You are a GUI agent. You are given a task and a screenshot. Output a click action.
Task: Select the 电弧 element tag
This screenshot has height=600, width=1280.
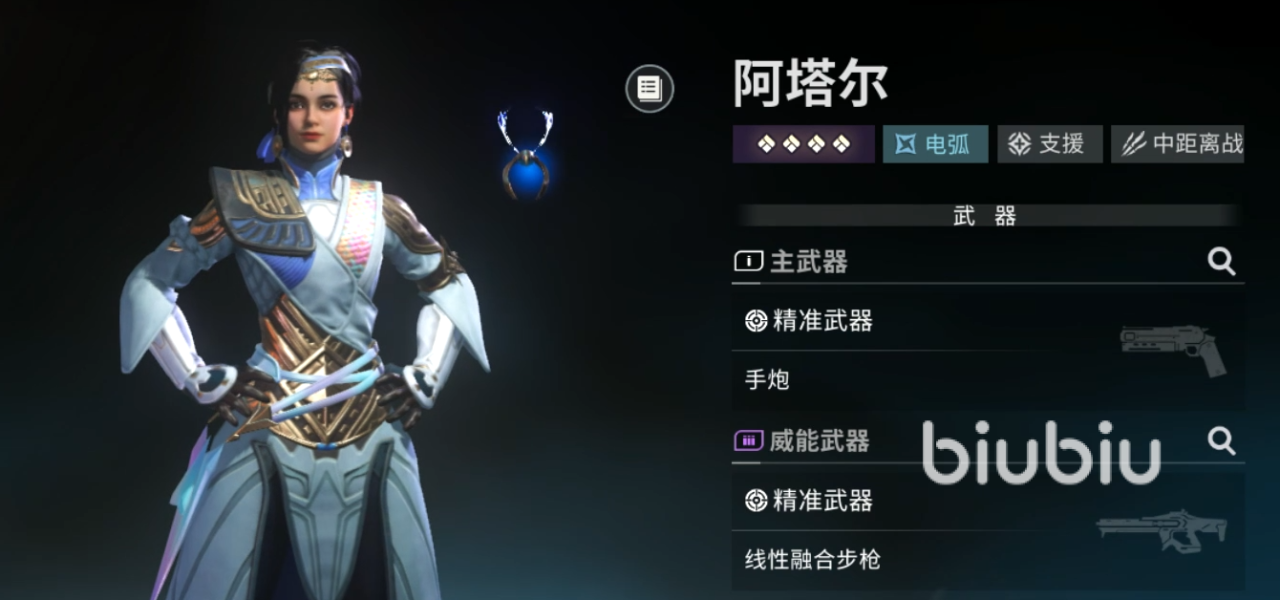[935, 144]
